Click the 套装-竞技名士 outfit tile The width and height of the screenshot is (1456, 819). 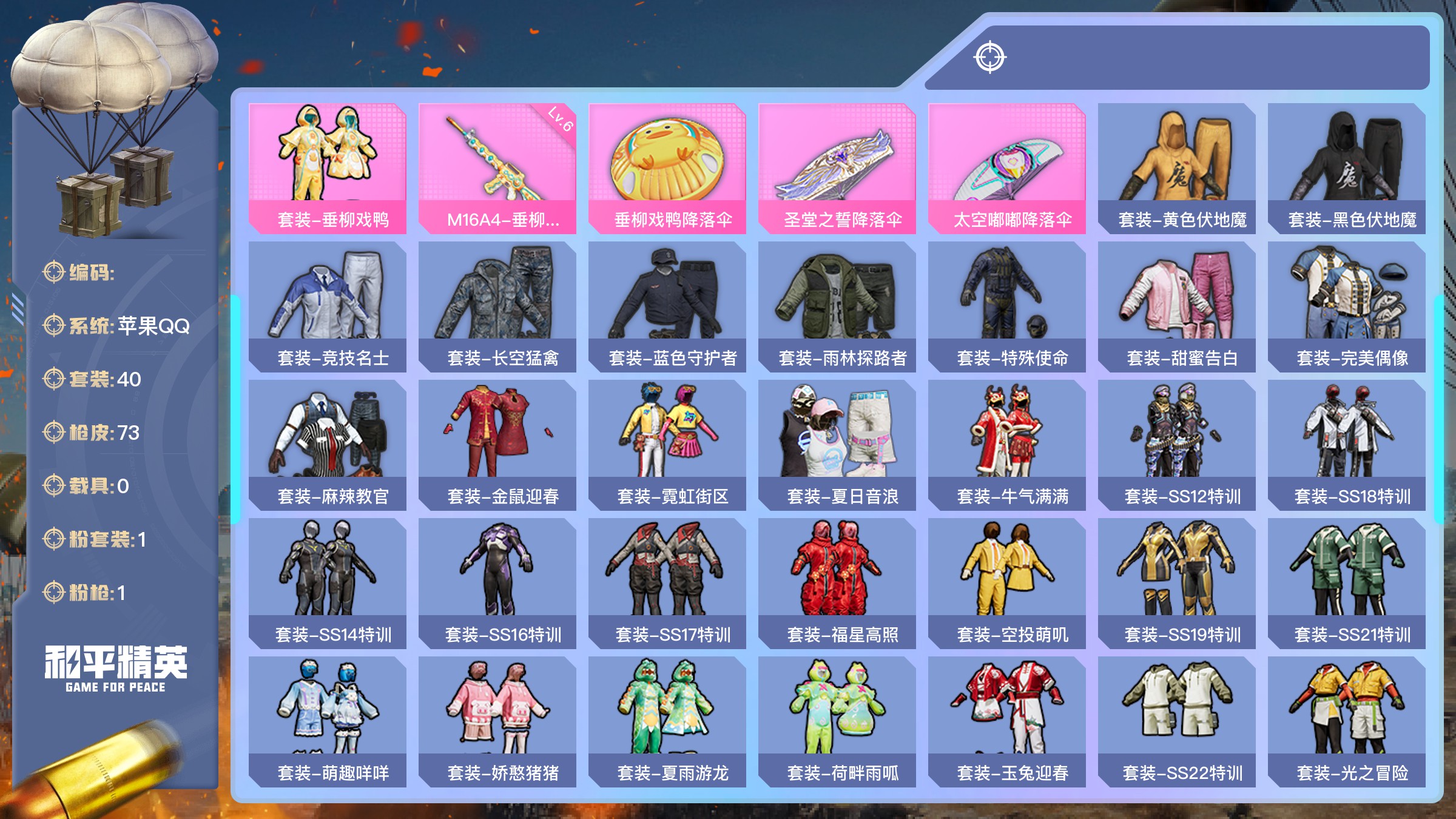328,306
